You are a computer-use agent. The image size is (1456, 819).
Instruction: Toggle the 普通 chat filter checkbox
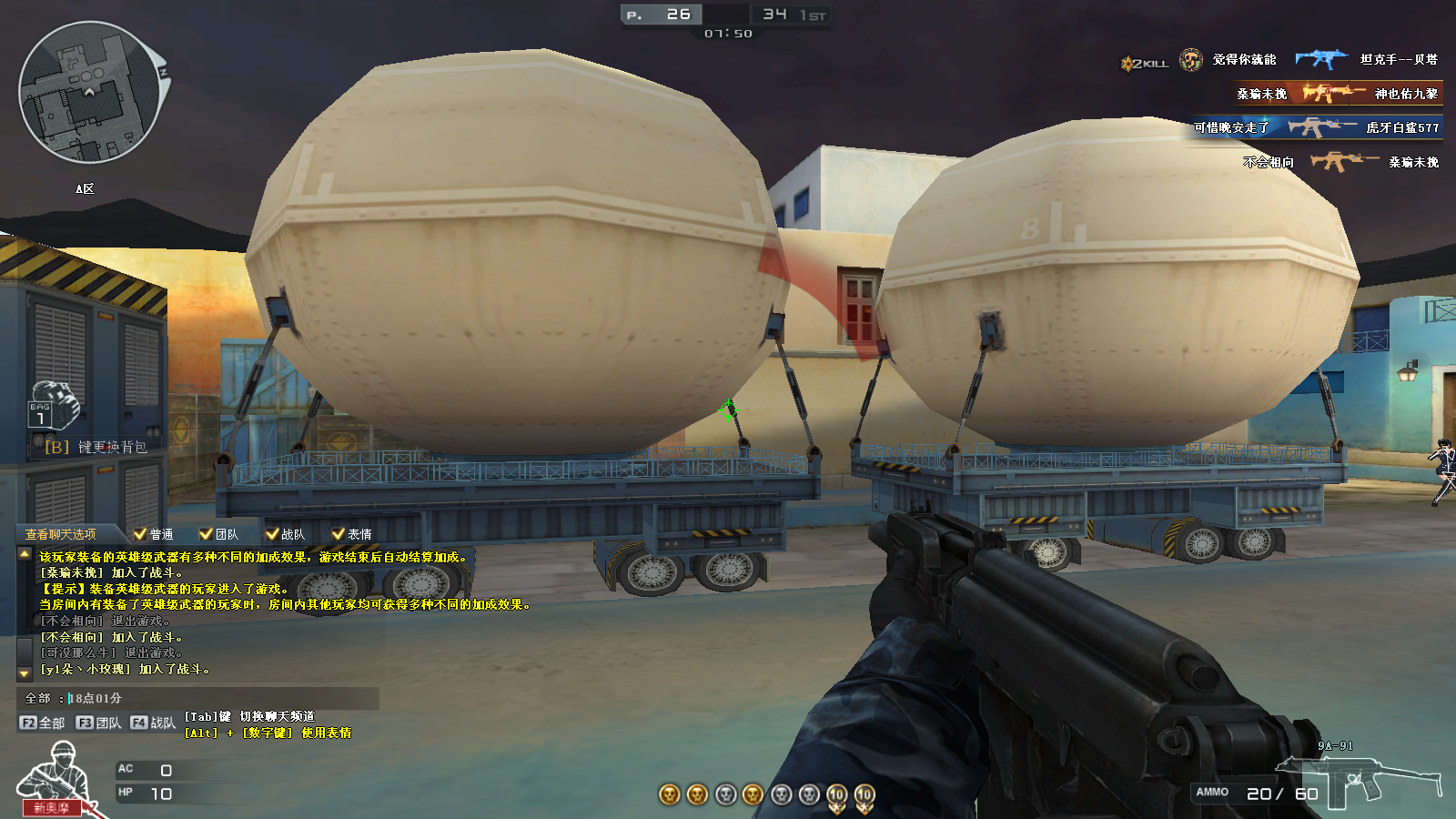point(140,534)
